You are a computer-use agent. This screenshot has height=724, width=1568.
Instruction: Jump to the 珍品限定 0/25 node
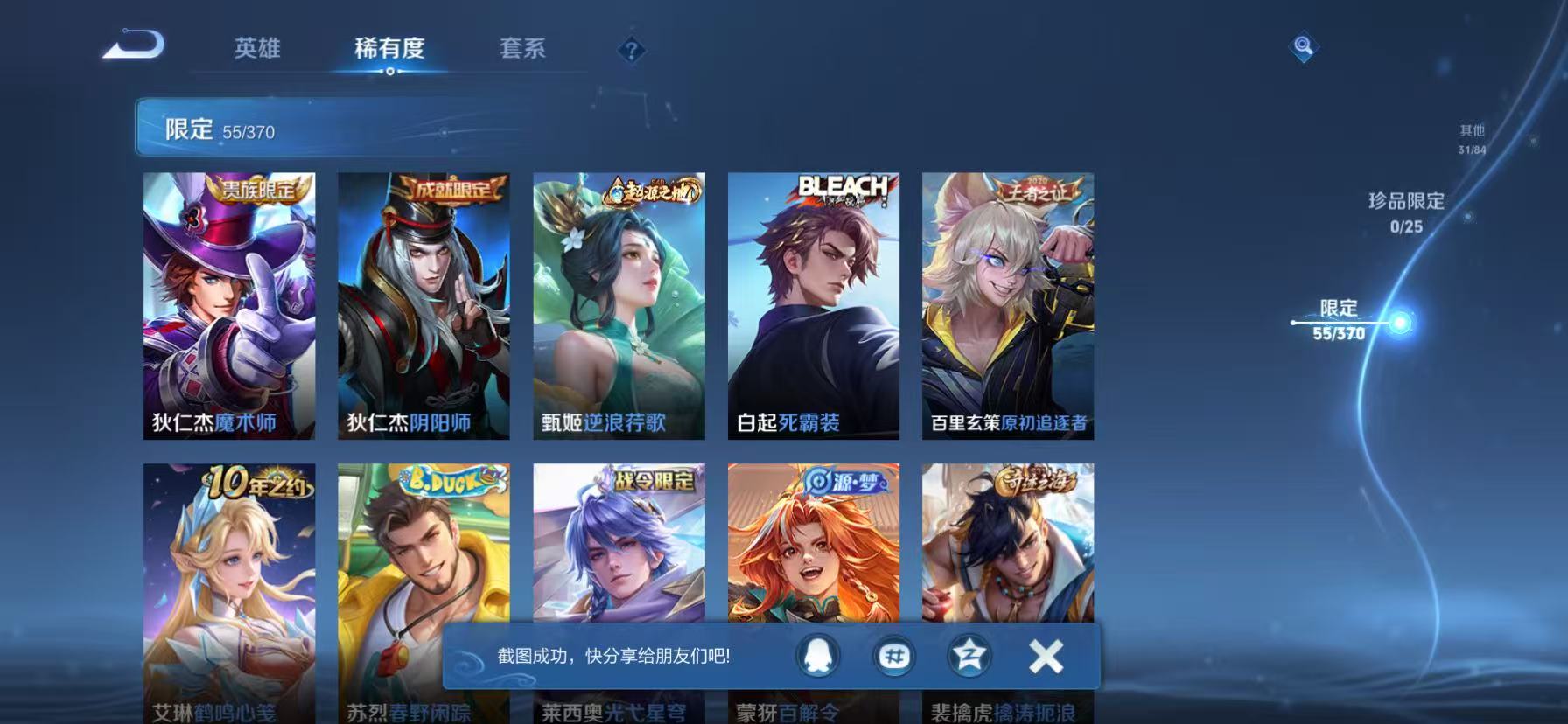1403,210
